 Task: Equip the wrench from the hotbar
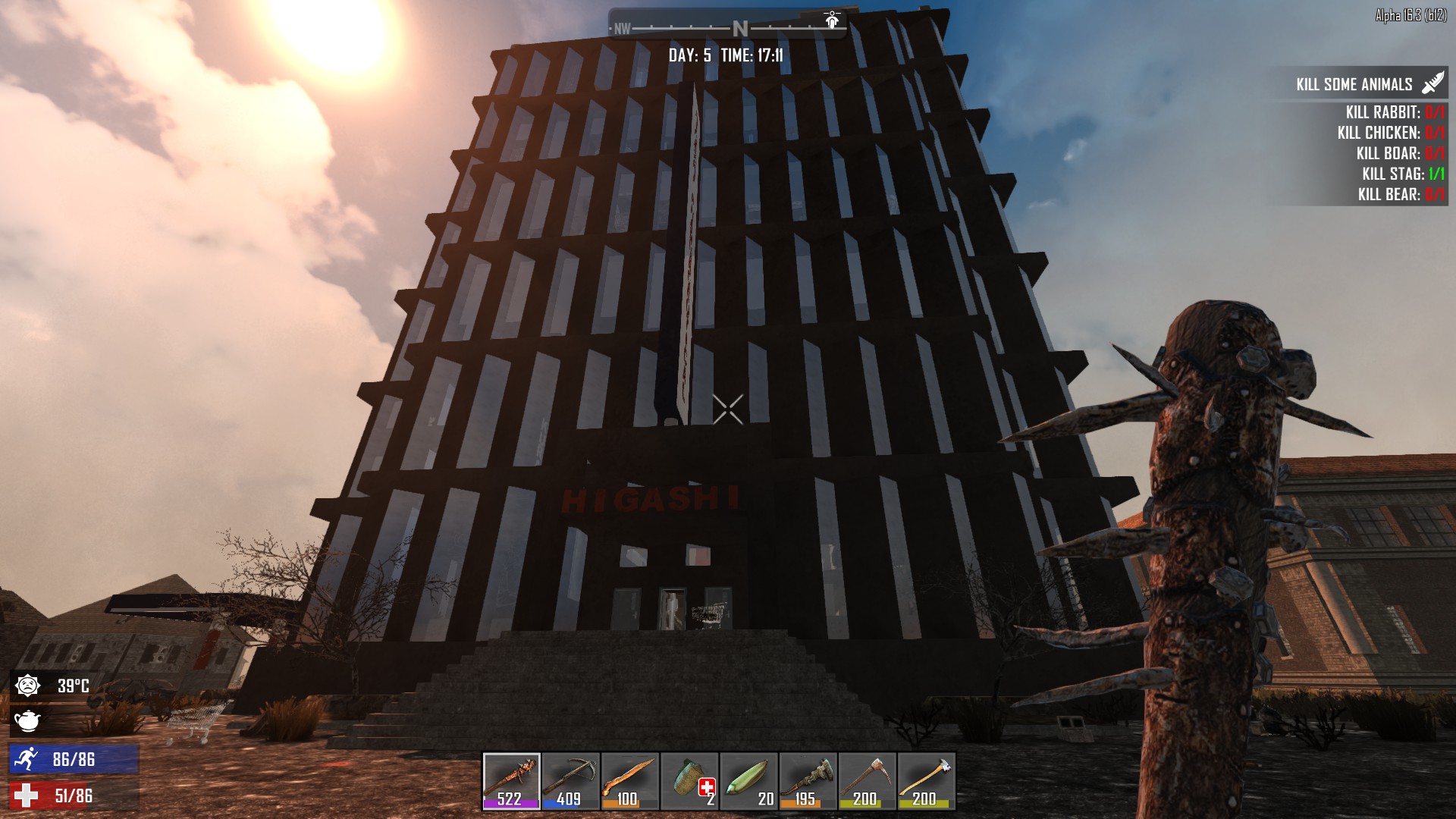pyautogui.click(x=807, y=781)
